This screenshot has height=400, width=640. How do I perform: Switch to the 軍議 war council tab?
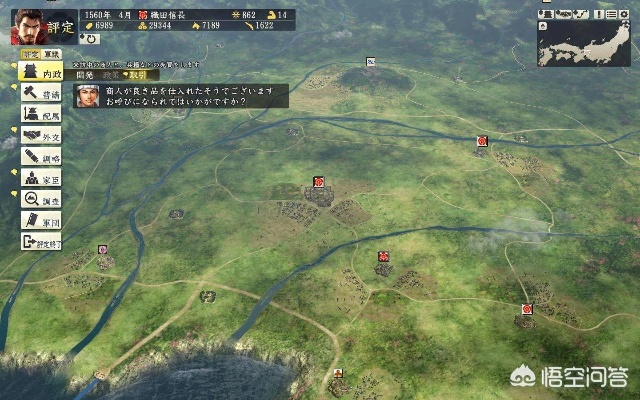tap(54, 53)
